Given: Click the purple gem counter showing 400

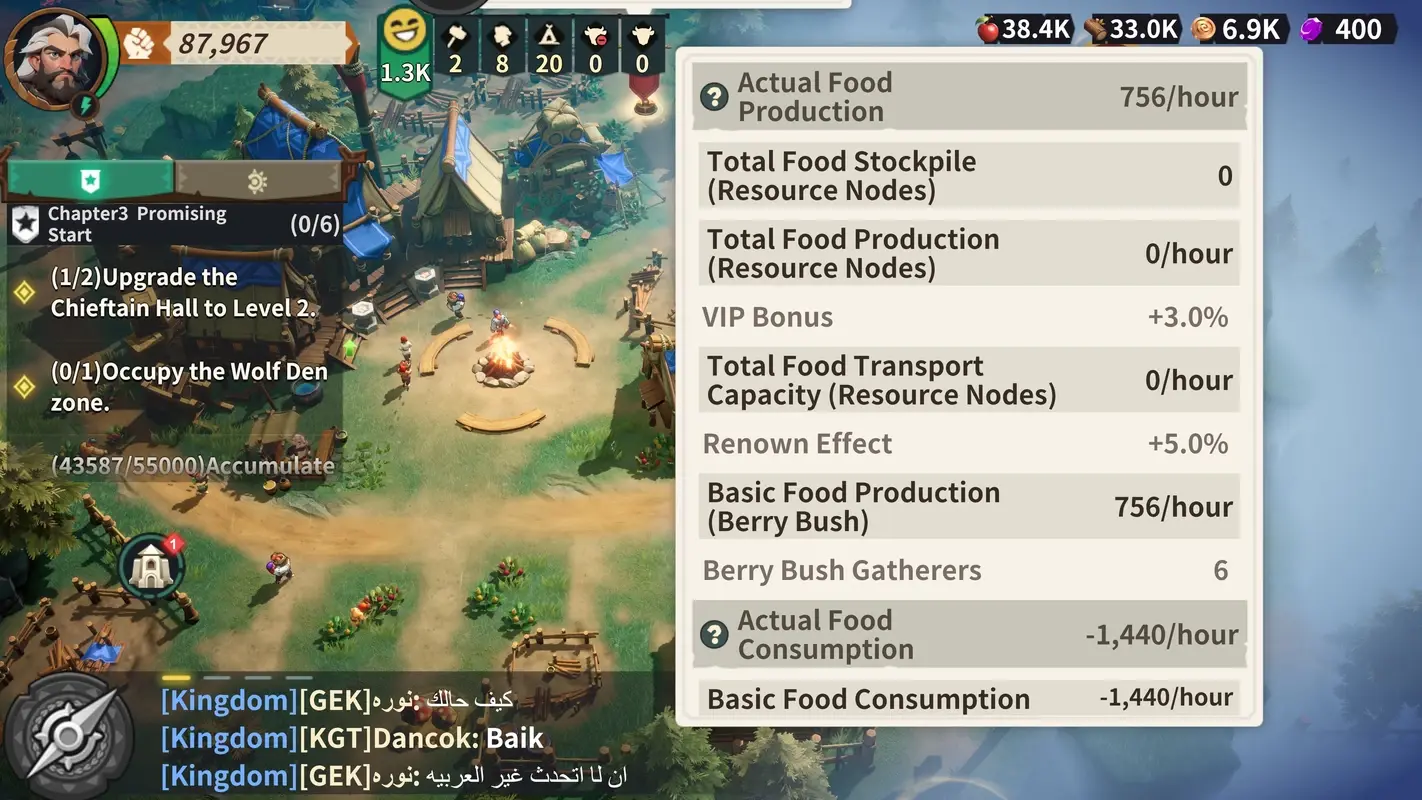Looking at the screenshot, I should [x=1348, y=29].
